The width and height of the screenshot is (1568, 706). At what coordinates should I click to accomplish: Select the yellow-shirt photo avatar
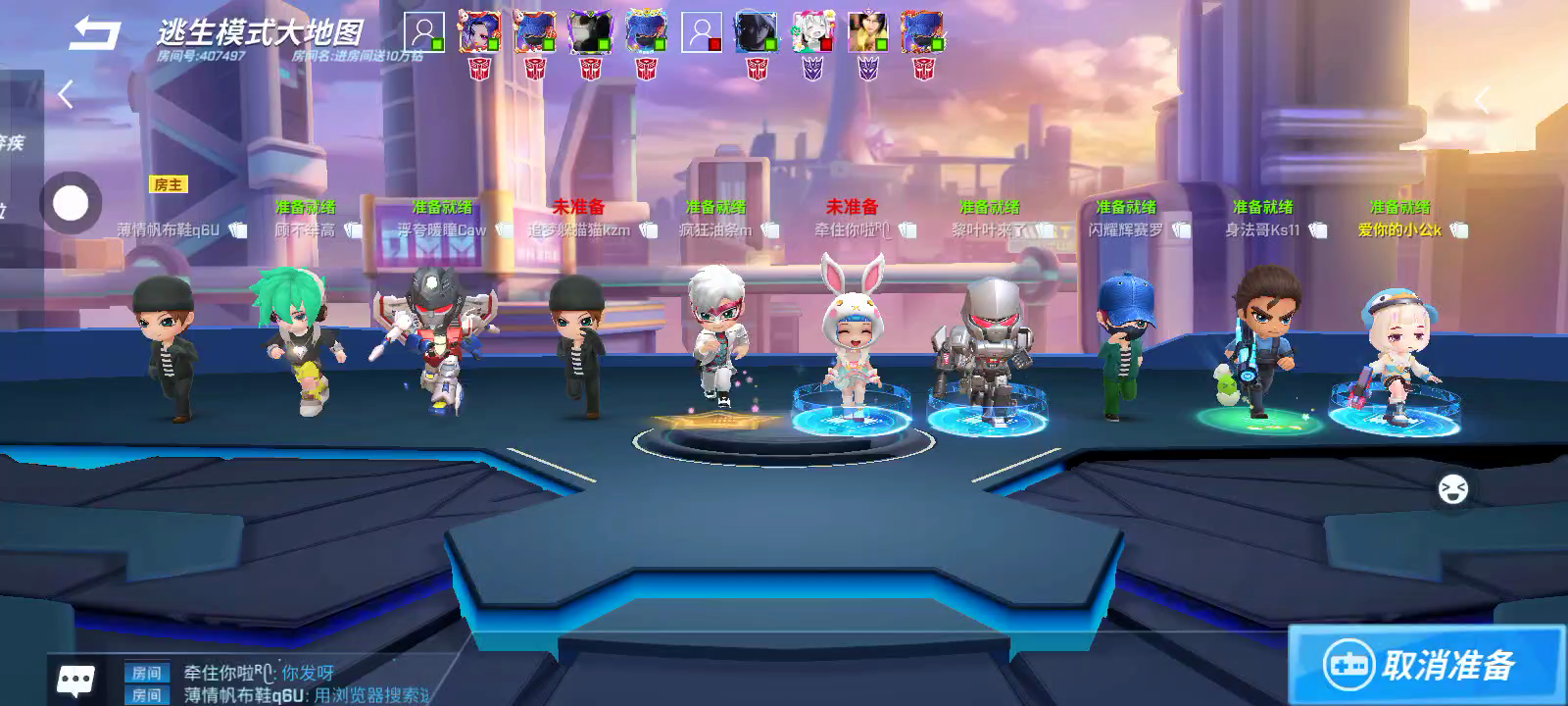(867, 33)
